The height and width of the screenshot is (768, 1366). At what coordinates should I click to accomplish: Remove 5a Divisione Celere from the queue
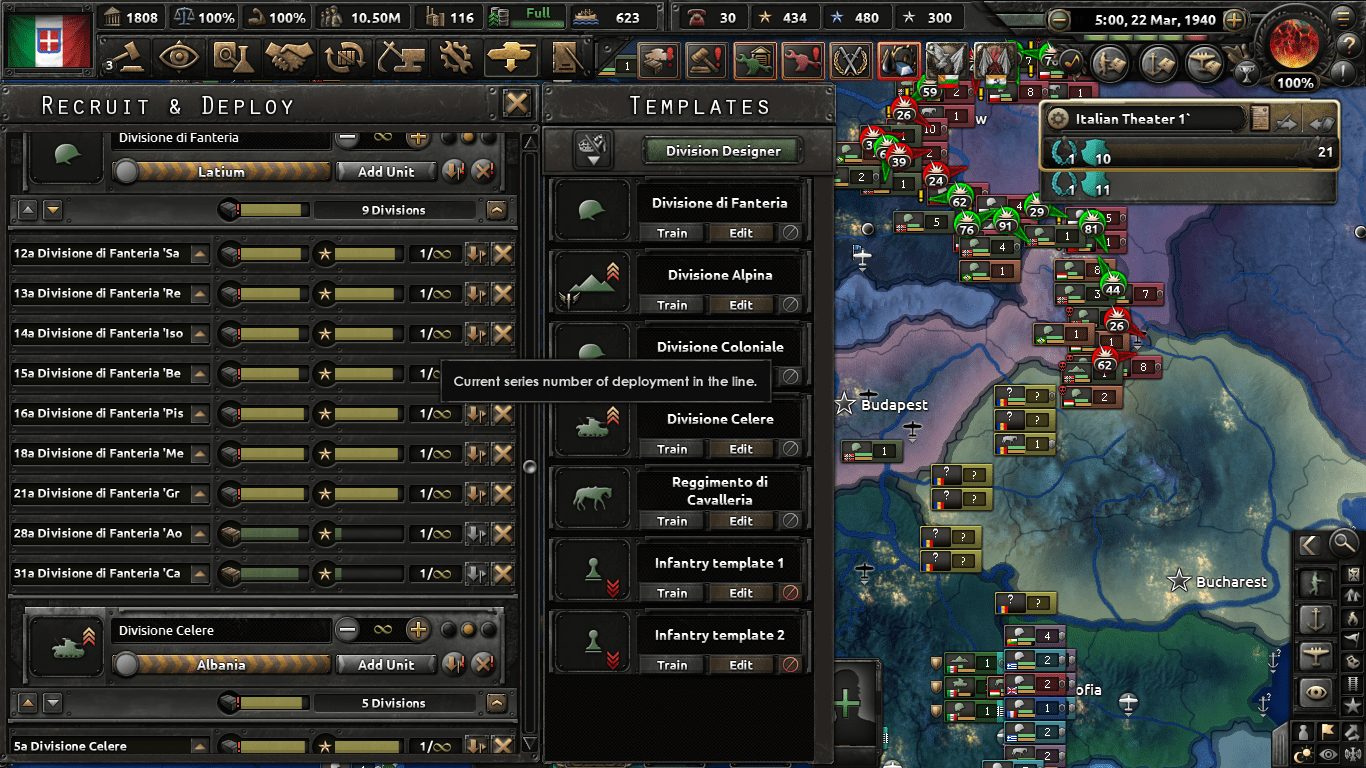501,746
